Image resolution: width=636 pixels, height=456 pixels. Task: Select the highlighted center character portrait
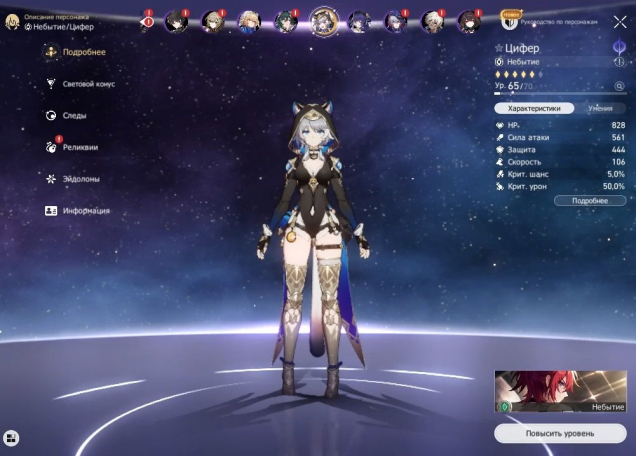[323, 19]
